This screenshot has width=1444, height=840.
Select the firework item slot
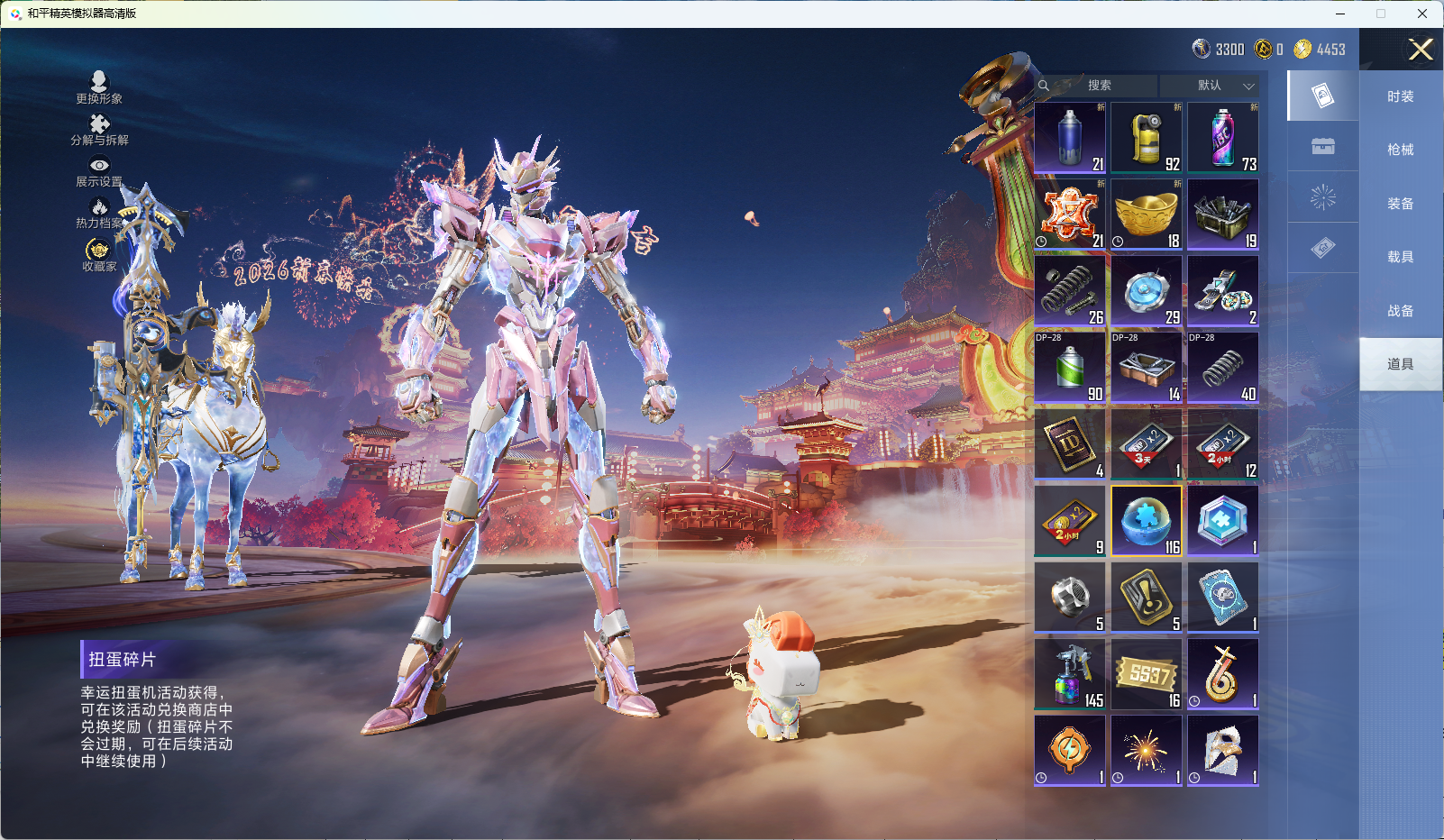(1147, 751)
